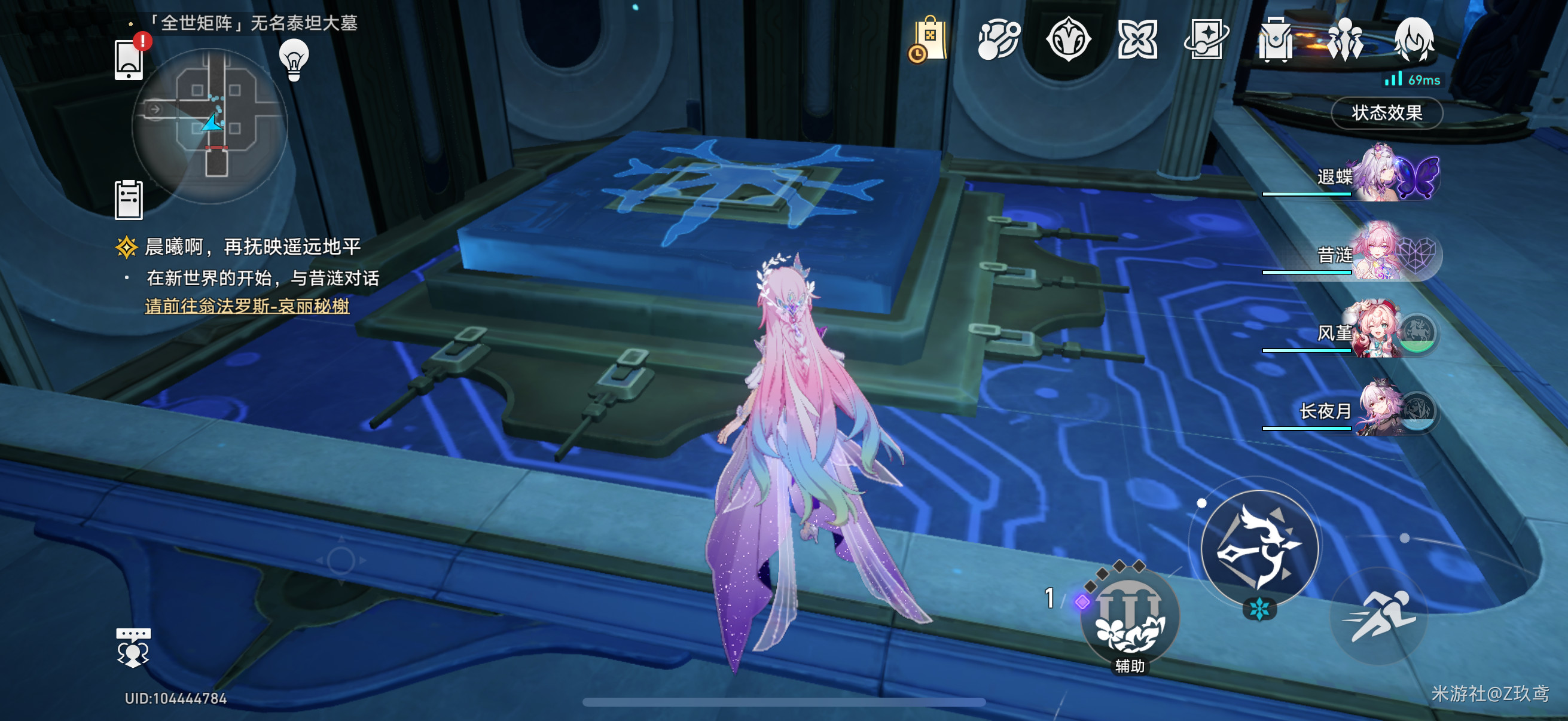Open the phone menu icon
Viewport: 1568px width, 721px height.
point(129,60)
